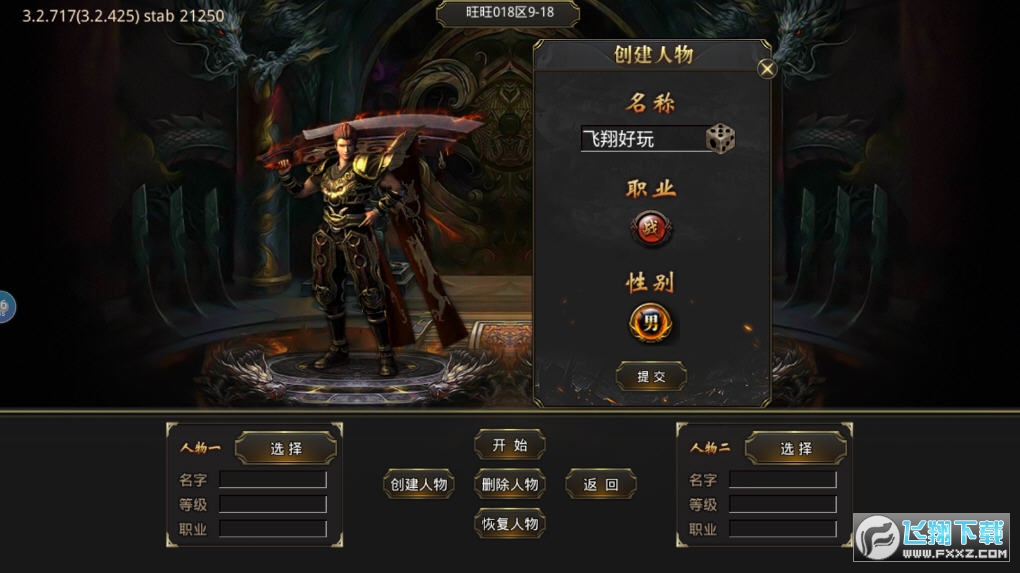Choose the 男 gender icon
Screen dimensions: 1020x573
(651, 323)
